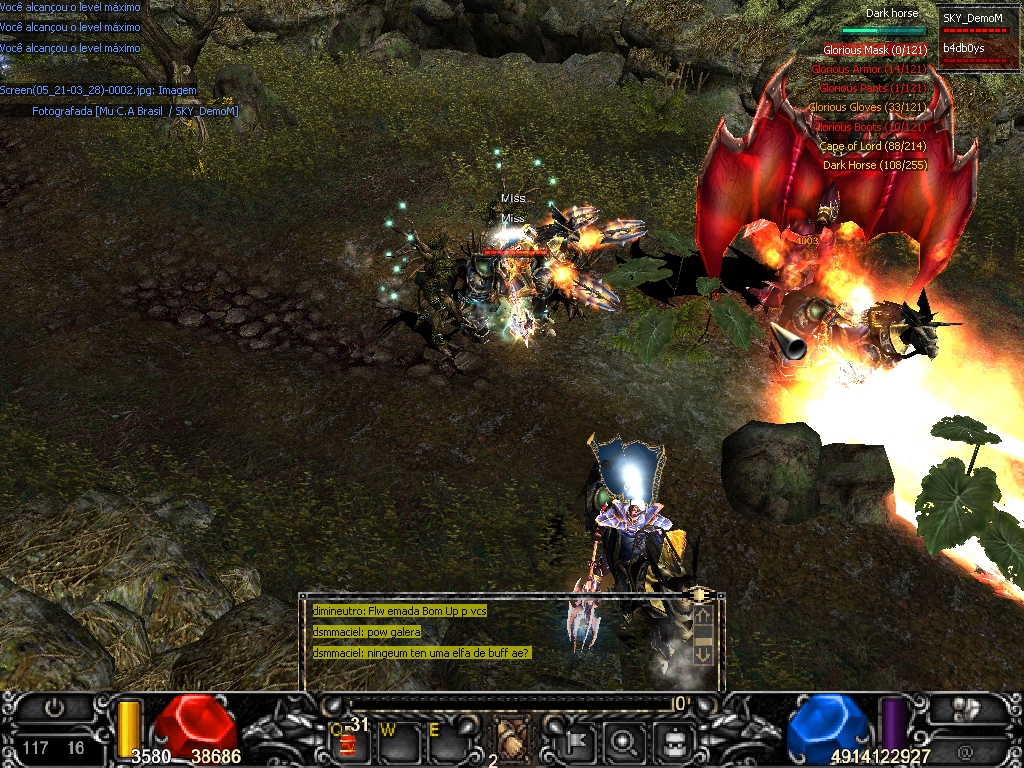Select party member b4db0ys
This screenshot has width=1024, height=768.
(x=964, y=48)
